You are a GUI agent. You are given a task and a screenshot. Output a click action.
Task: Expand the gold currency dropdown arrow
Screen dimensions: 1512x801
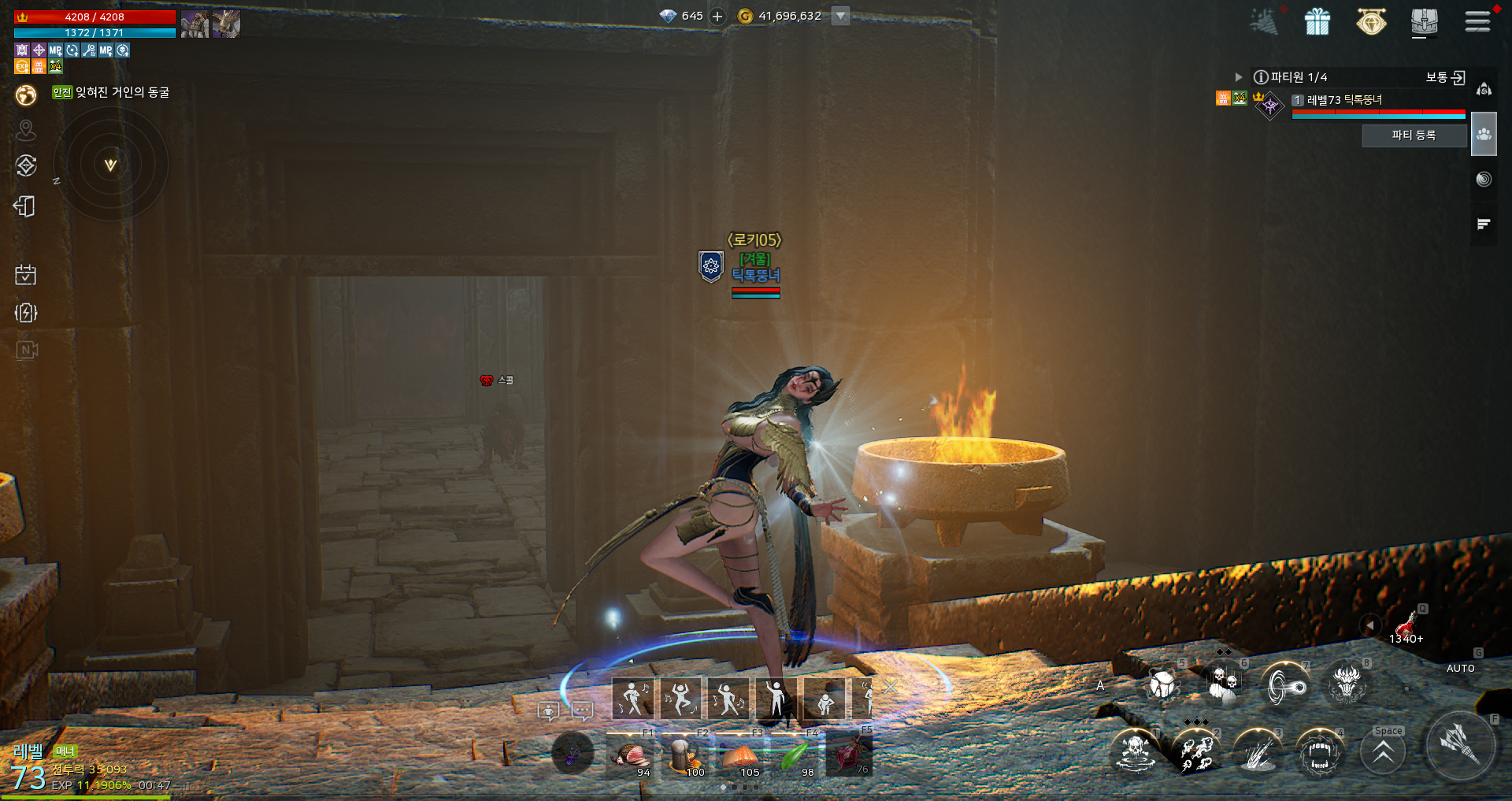[x=841, y=16]
